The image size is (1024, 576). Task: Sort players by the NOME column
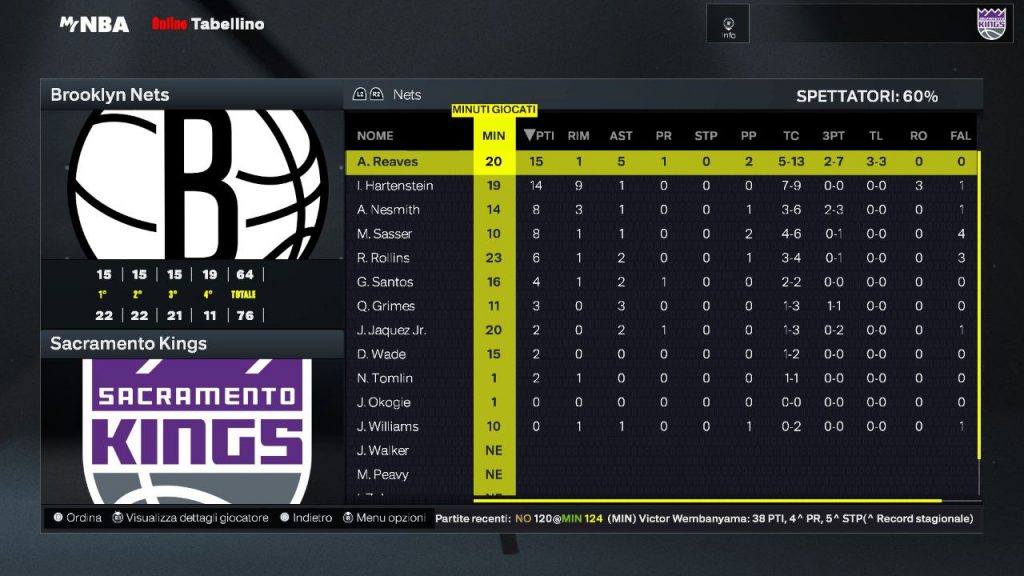point(375,136)
